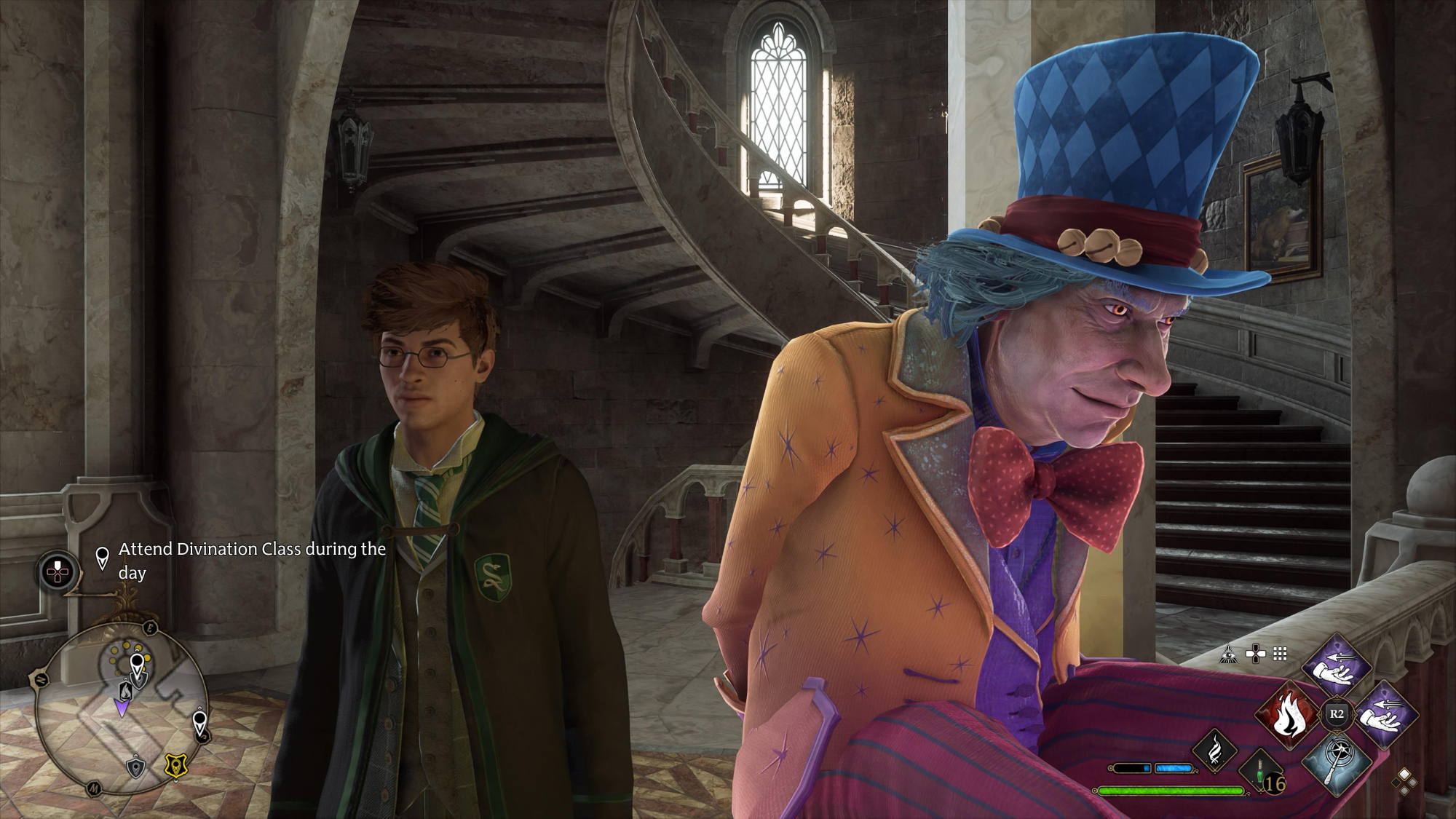Activate the wand-and-starburst spell diamond
The height and width of the screenshot is (819, 1456).
click(x=1337, y=762)
